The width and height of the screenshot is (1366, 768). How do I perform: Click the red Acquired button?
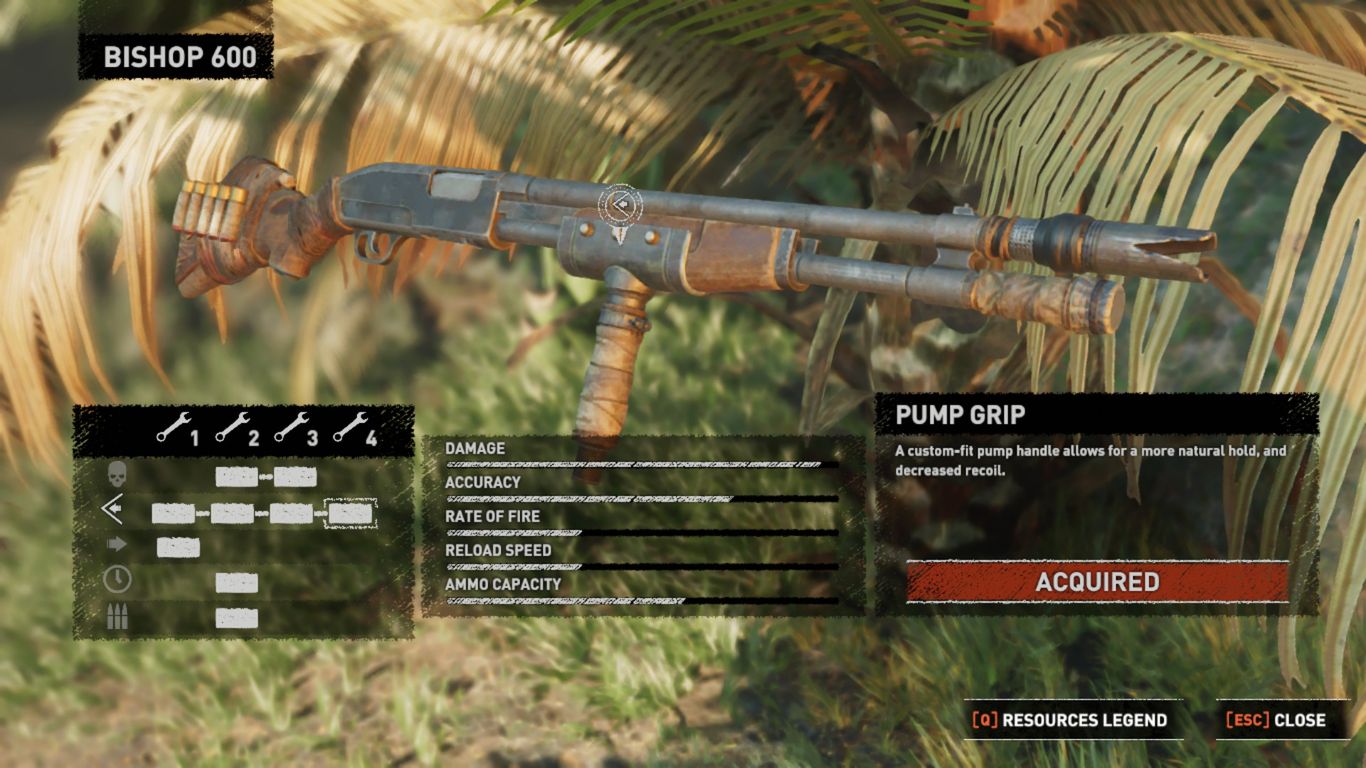[1097, 582]
